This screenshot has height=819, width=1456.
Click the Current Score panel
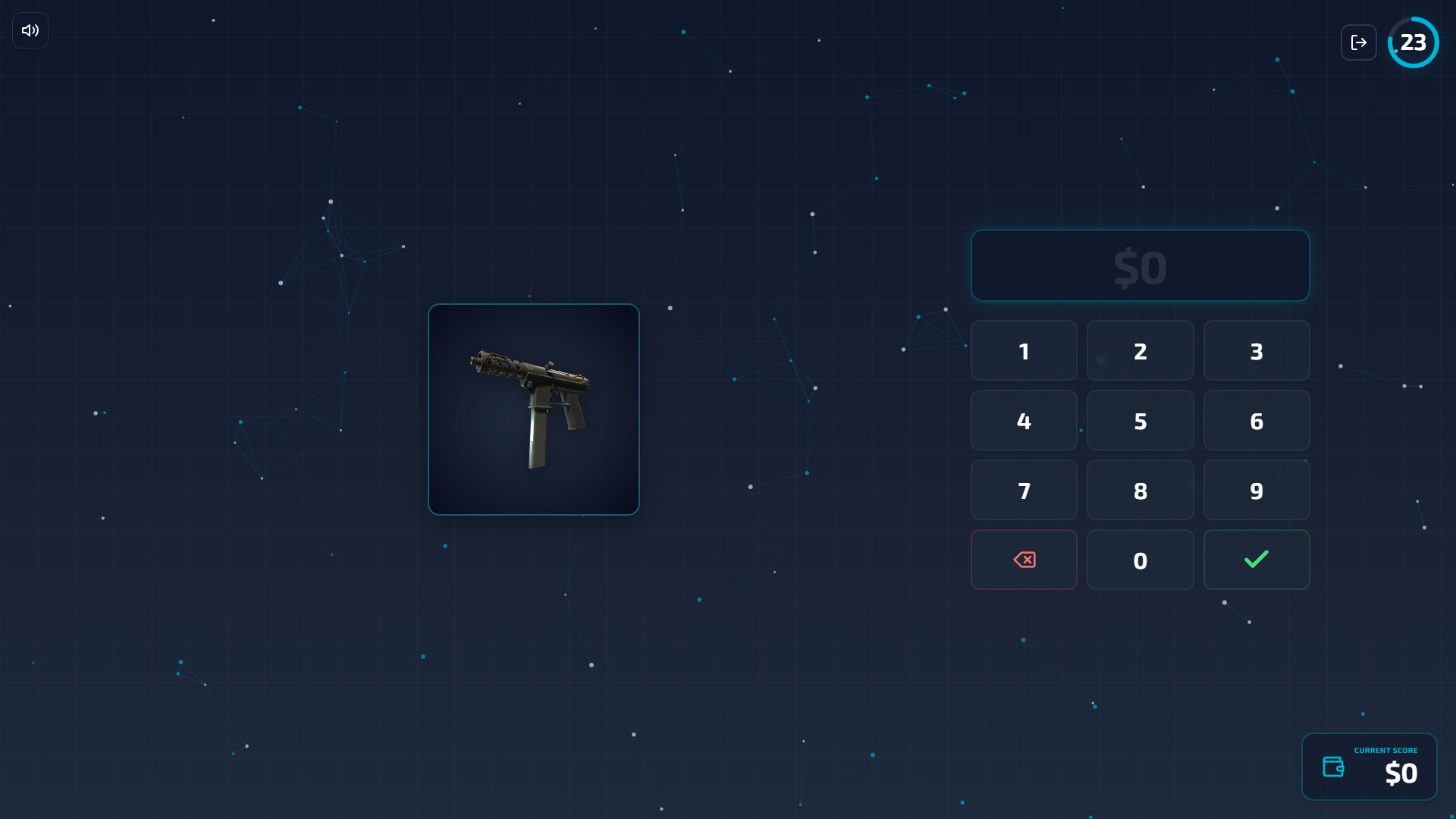pos(1369,767)
